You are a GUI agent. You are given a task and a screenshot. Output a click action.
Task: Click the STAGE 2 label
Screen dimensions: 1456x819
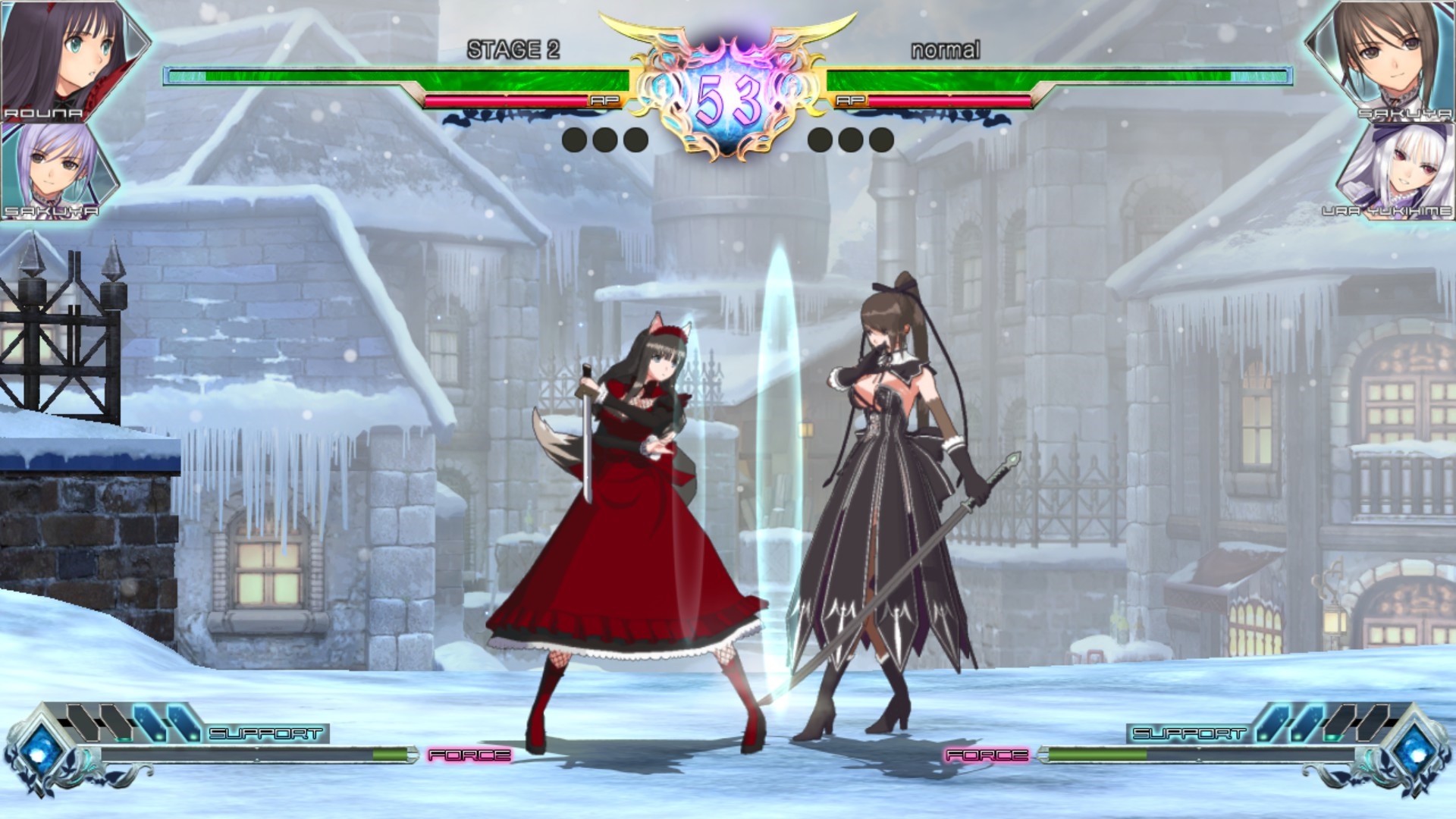pyautogui.click(x=512, y=49)
